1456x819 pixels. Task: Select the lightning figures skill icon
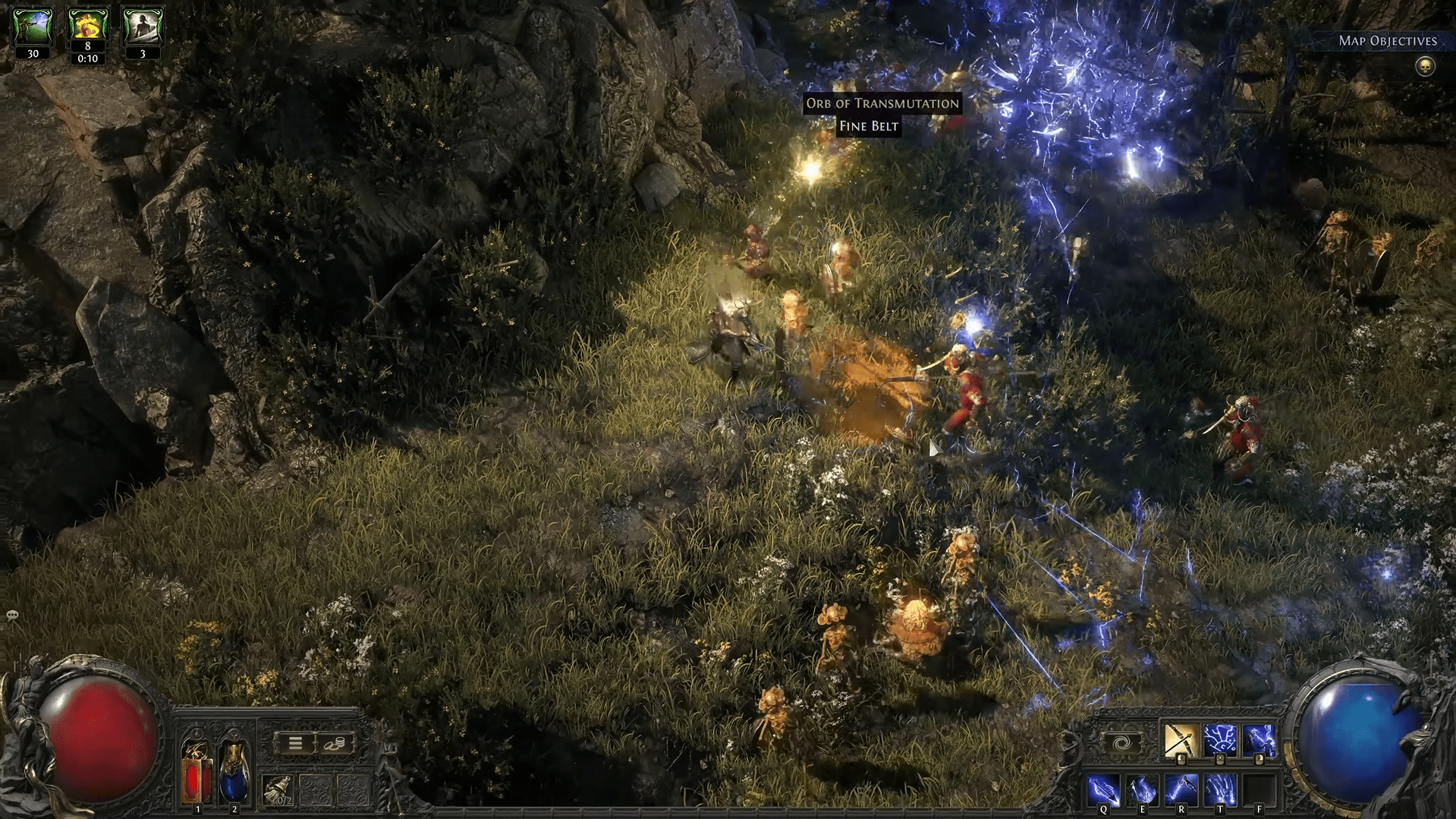1259,741
